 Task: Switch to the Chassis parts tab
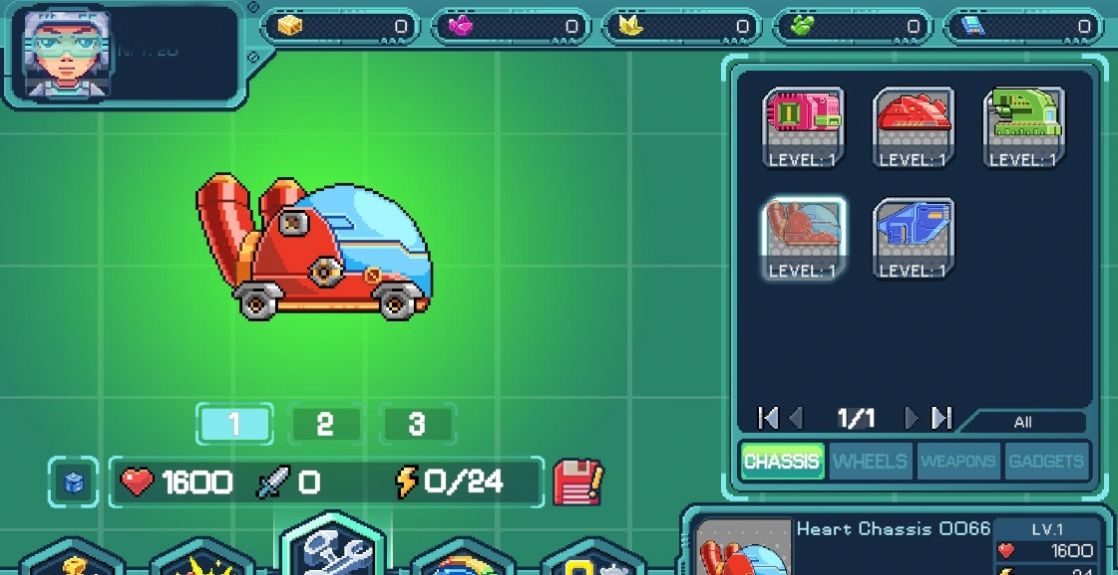[782, 461]
